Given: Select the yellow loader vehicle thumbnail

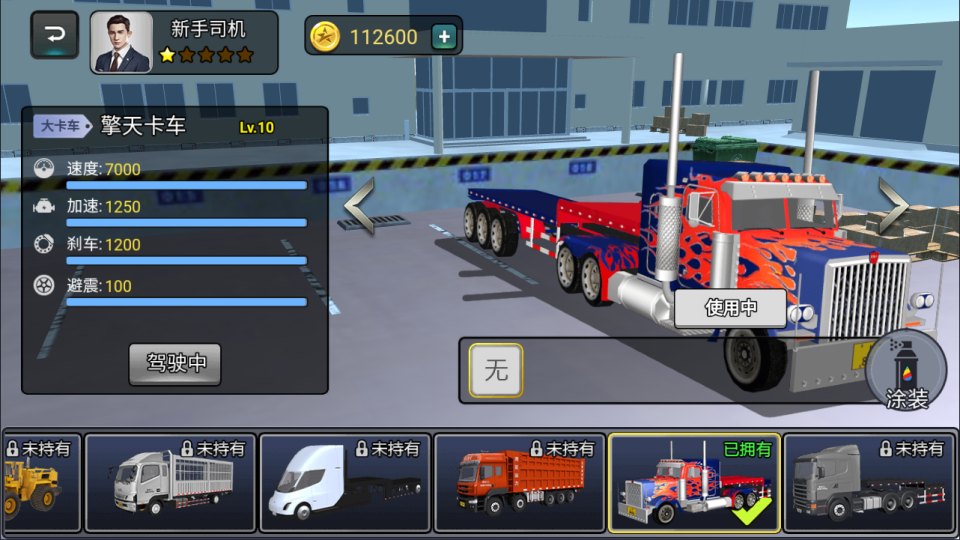Looking at the screenshot, I should tap(40, 483).
